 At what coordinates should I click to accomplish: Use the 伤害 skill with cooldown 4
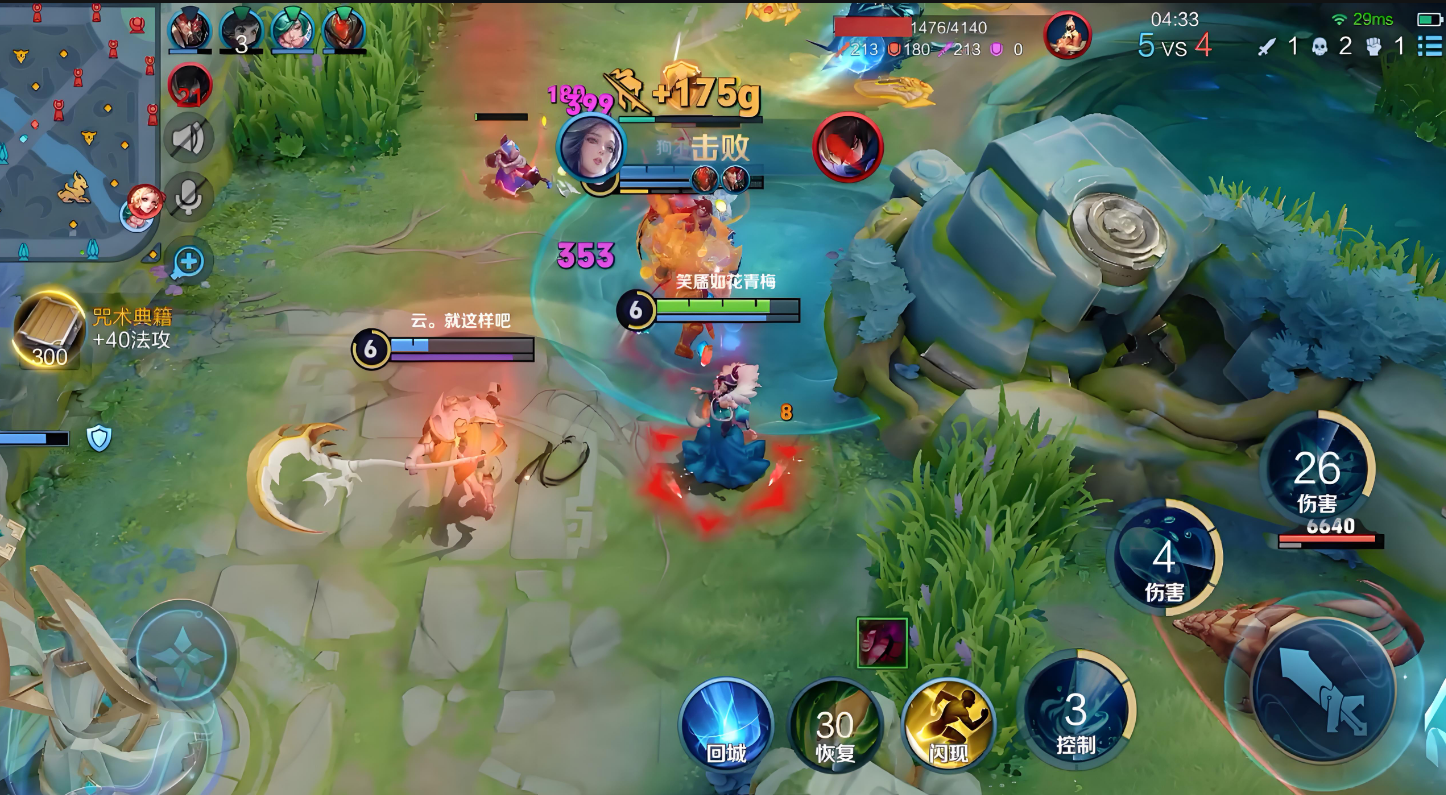pyautogui.click(x=1164, y=558)
